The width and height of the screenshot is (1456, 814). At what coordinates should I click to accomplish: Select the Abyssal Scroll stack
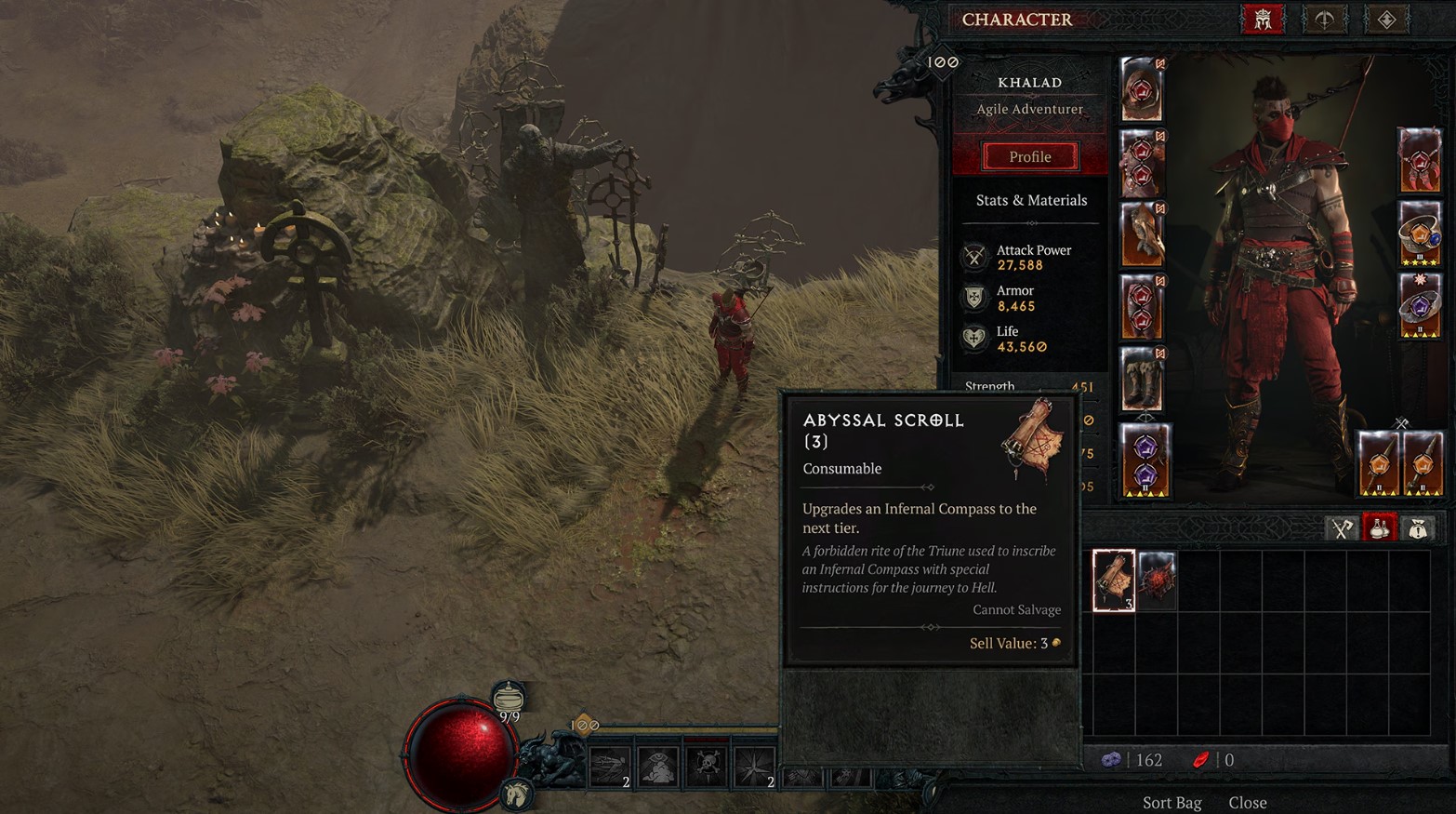1114,580
